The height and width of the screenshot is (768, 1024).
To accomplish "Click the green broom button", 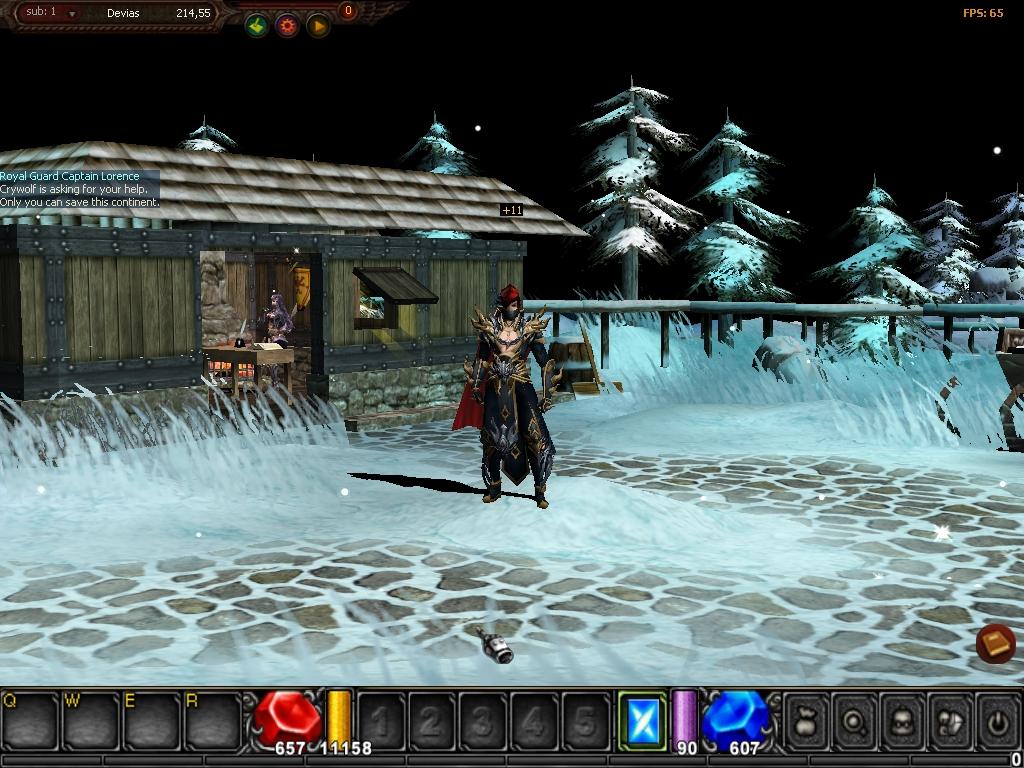I will pyautogui.click(x=257, y=26).
